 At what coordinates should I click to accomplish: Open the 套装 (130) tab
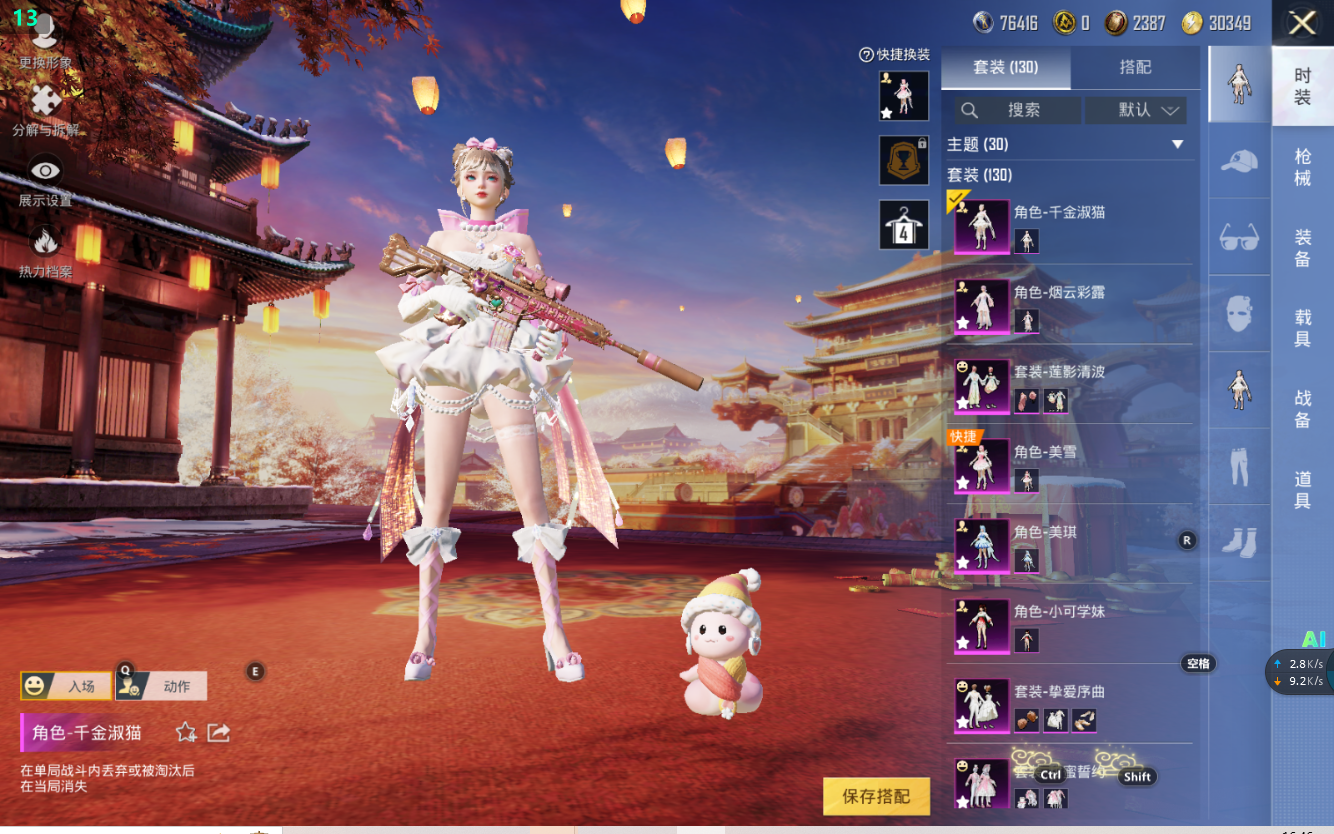click(1006, 67)
